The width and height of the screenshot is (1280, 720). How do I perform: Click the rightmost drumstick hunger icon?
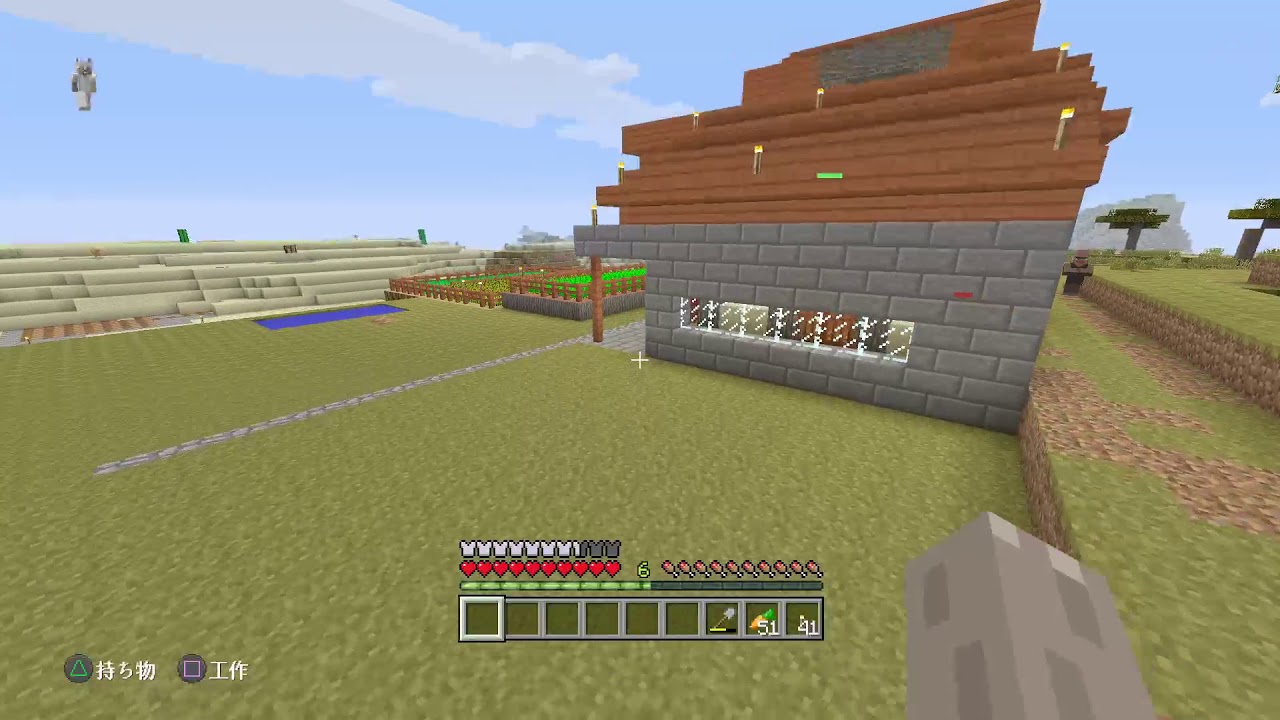click(x=816, y=566)
